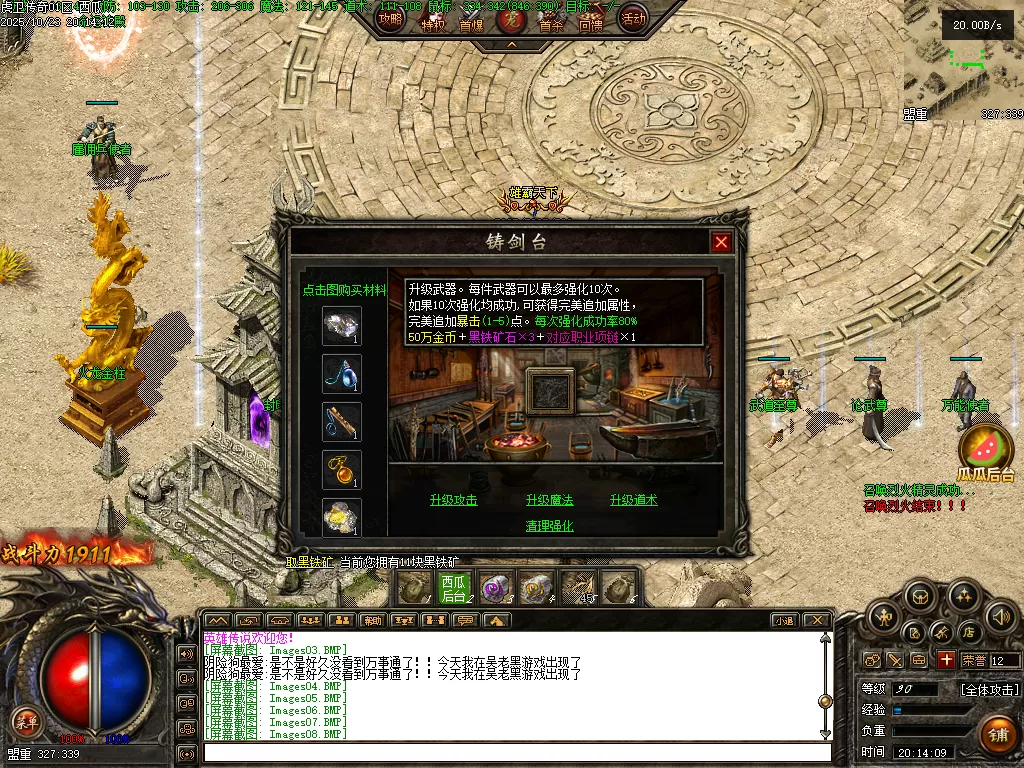Open the 帮助 help button in chat bar

click(x=372, y=621)
